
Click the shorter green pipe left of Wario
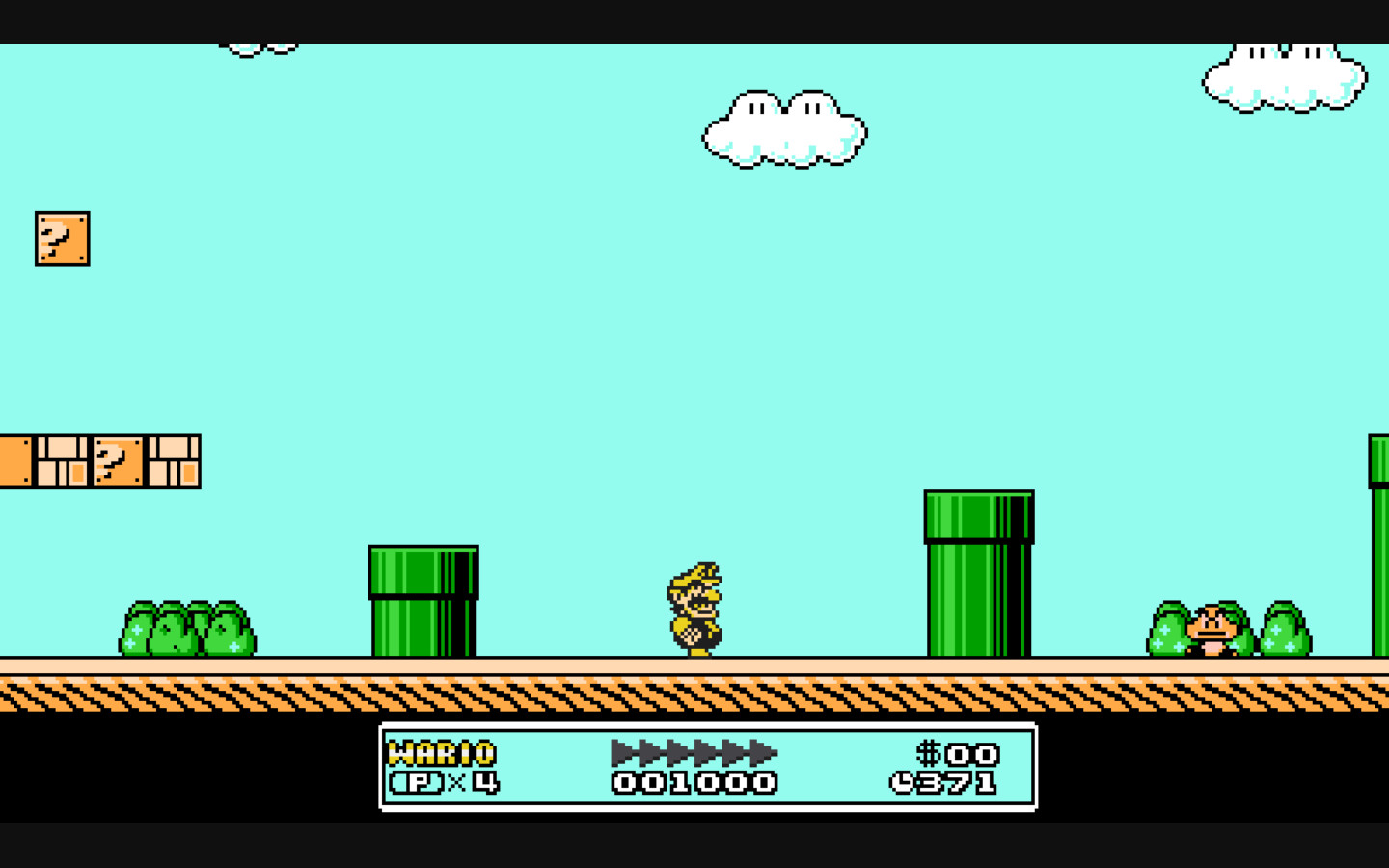coord(422,603)
